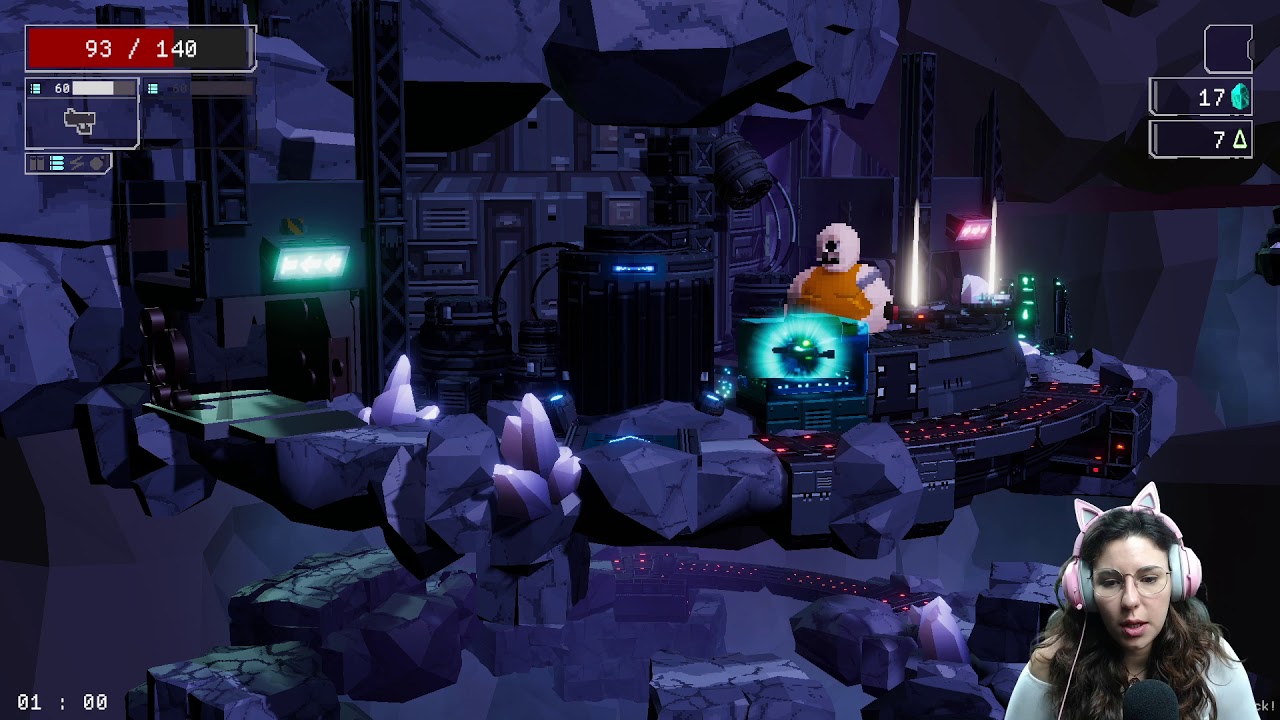The height and width of the screenshot is (720, 1280).
Task: Click the twin battery cells ammo icon
Action: coord(37,163)
